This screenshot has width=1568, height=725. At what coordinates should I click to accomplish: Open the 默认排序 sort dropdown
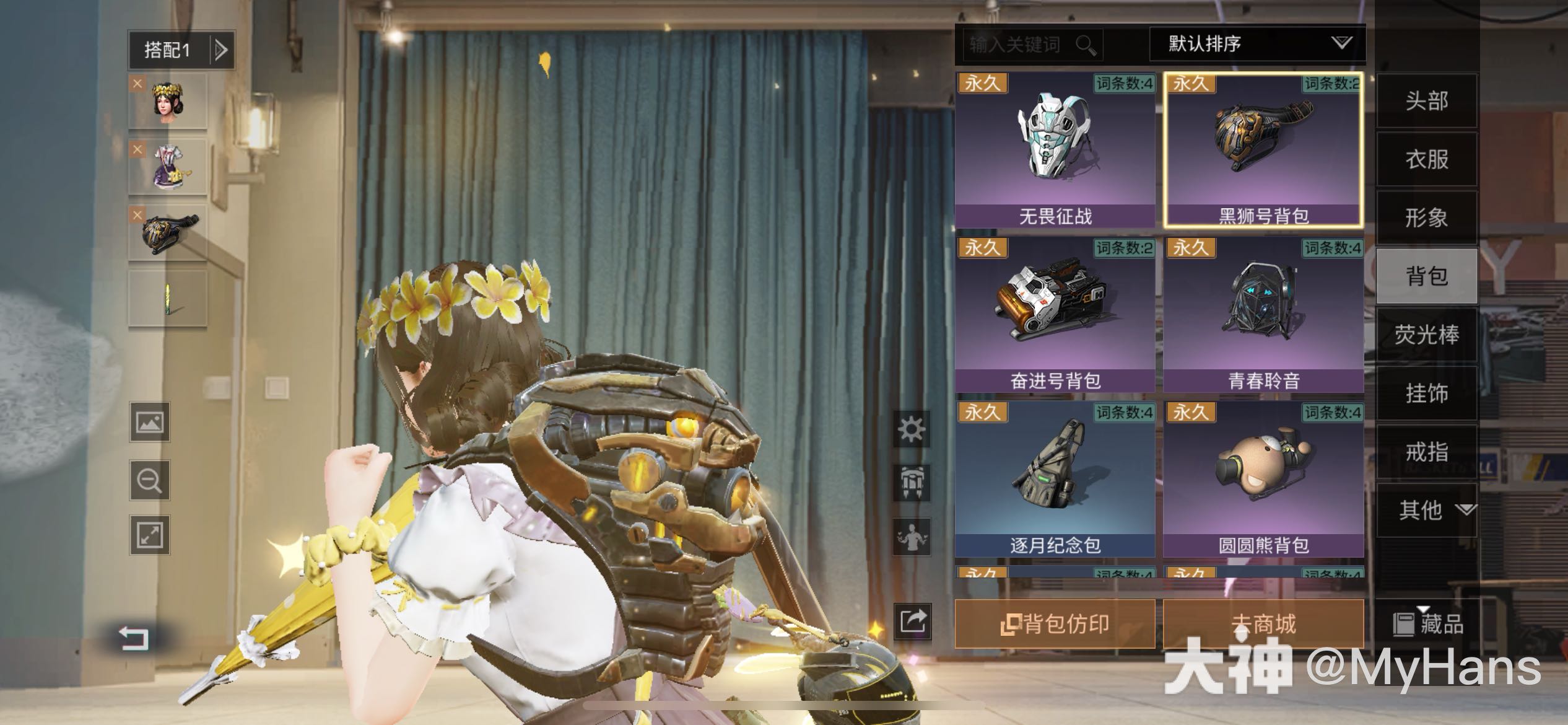coord(1257,43)
